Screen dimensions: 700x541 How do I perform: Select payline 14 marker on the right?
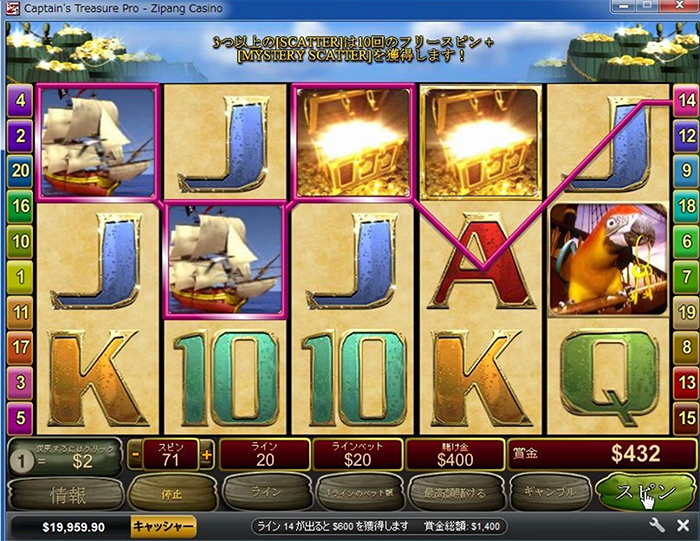point(685,100)
